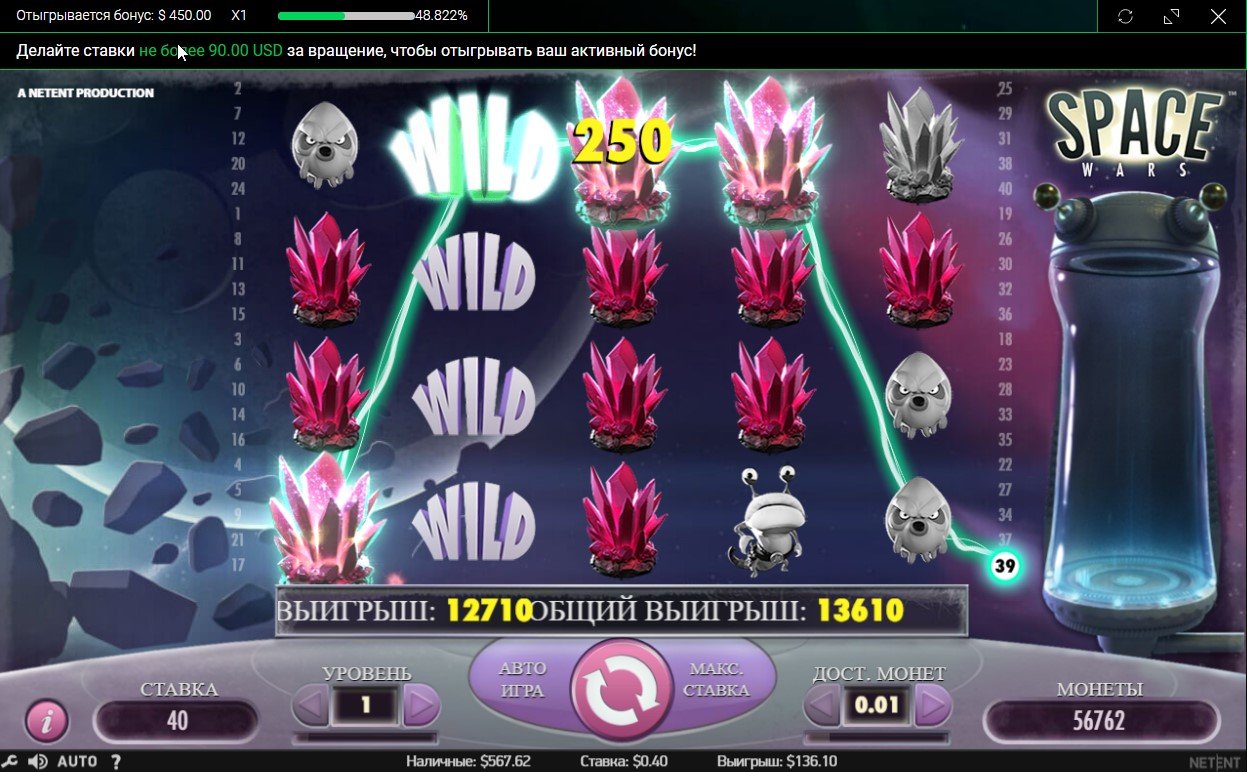Open game settings via the wrench icon
This screenshot has height=772, width=1247.
[x=12, y=761]
